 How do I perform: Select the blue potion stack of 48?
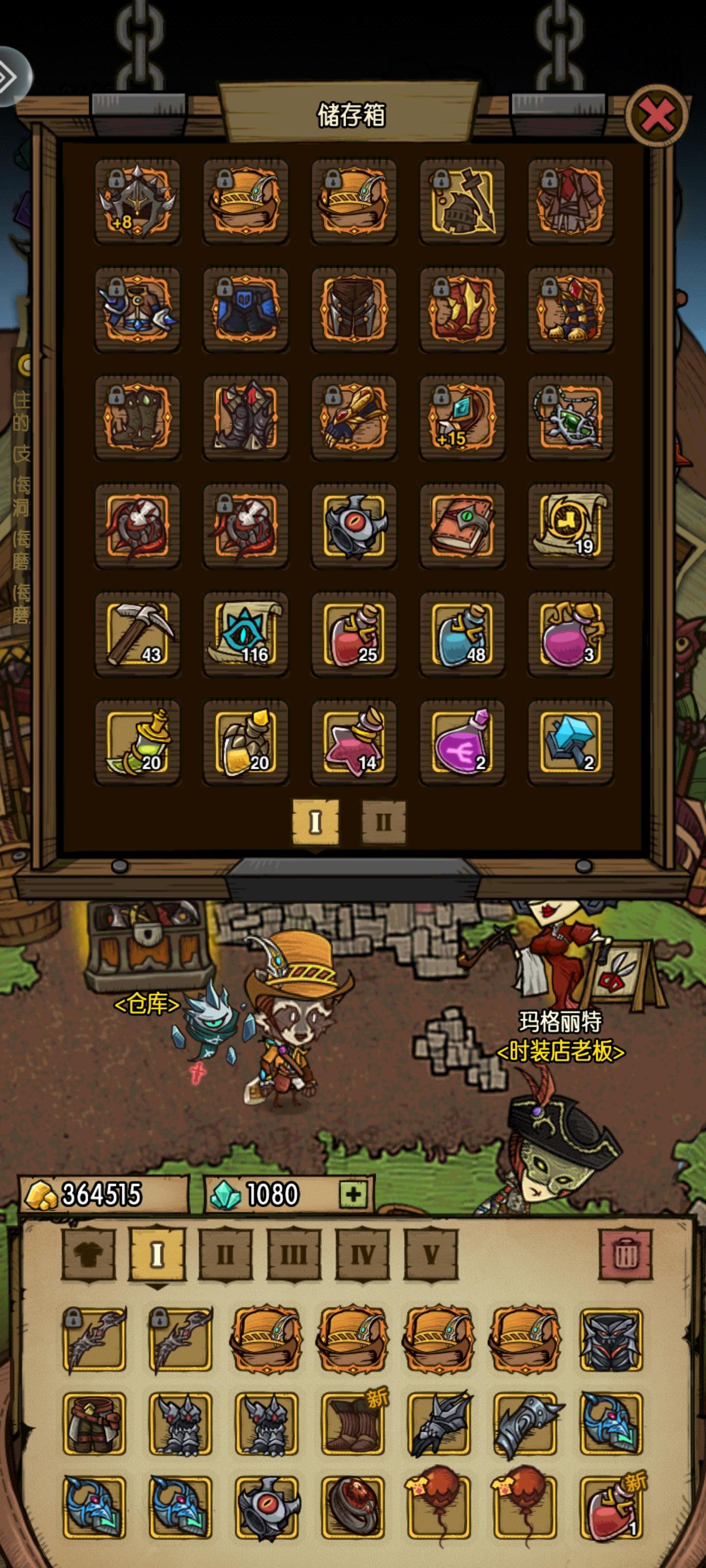462,633
